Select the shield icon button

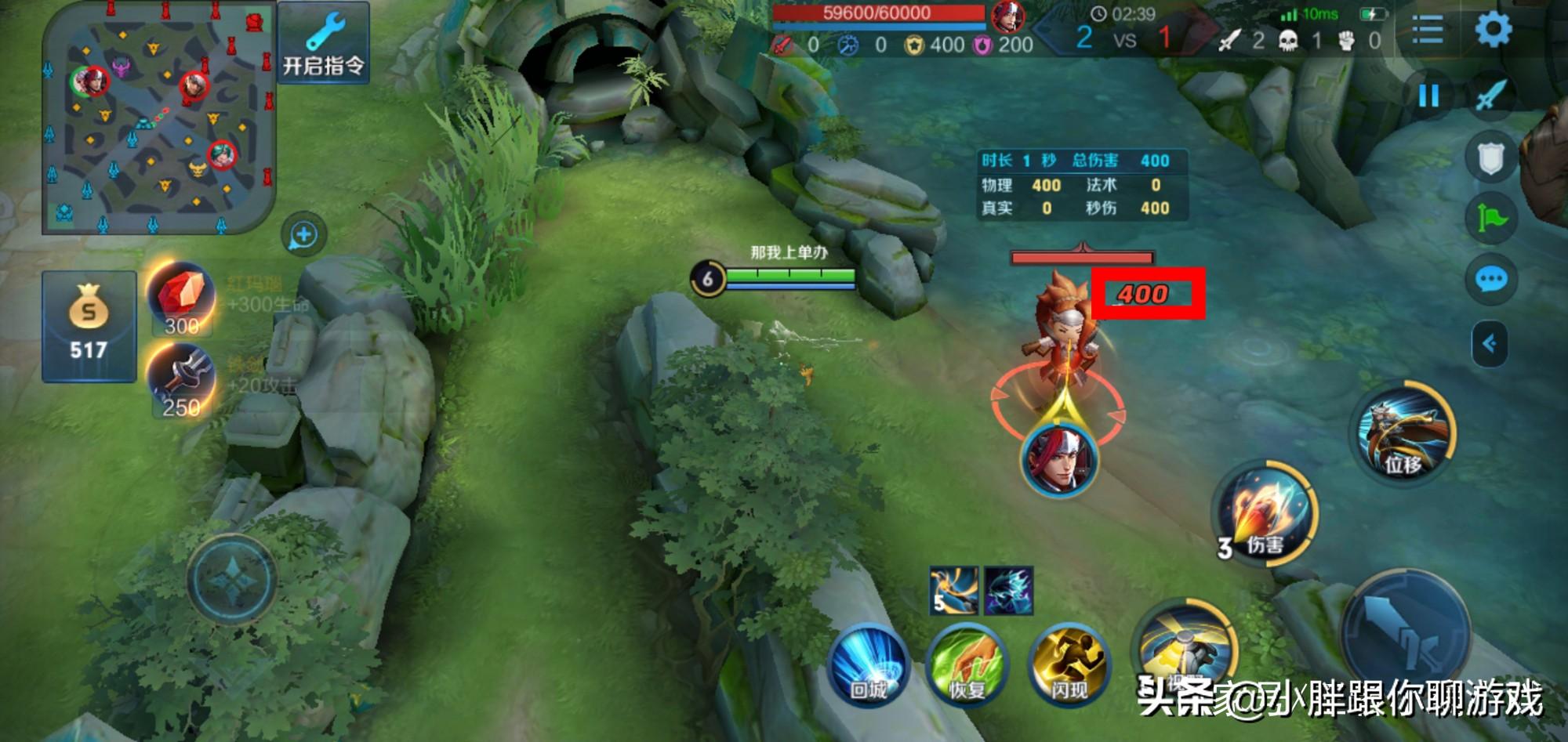click(1490, 159)
